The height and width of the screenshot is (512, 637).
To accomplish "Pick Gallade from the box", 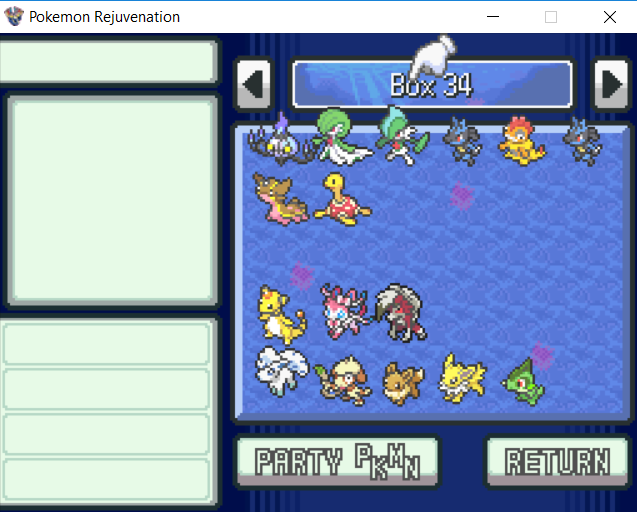I will pos(398,138).
